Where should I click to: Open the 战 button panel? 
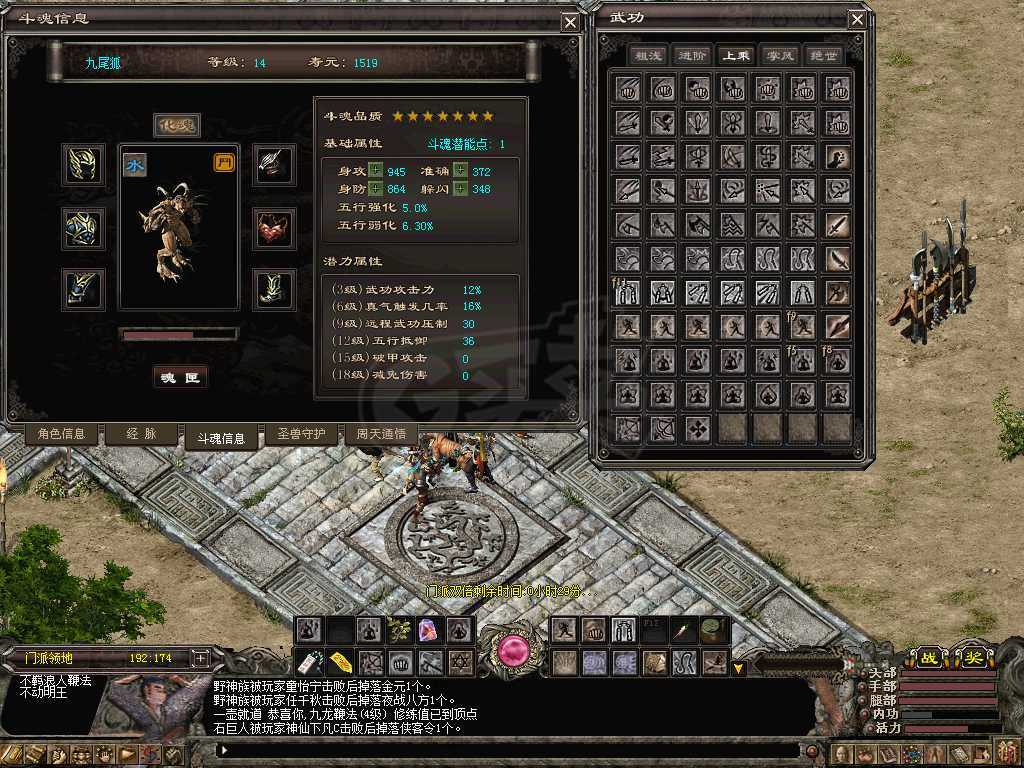coord(927,657)
